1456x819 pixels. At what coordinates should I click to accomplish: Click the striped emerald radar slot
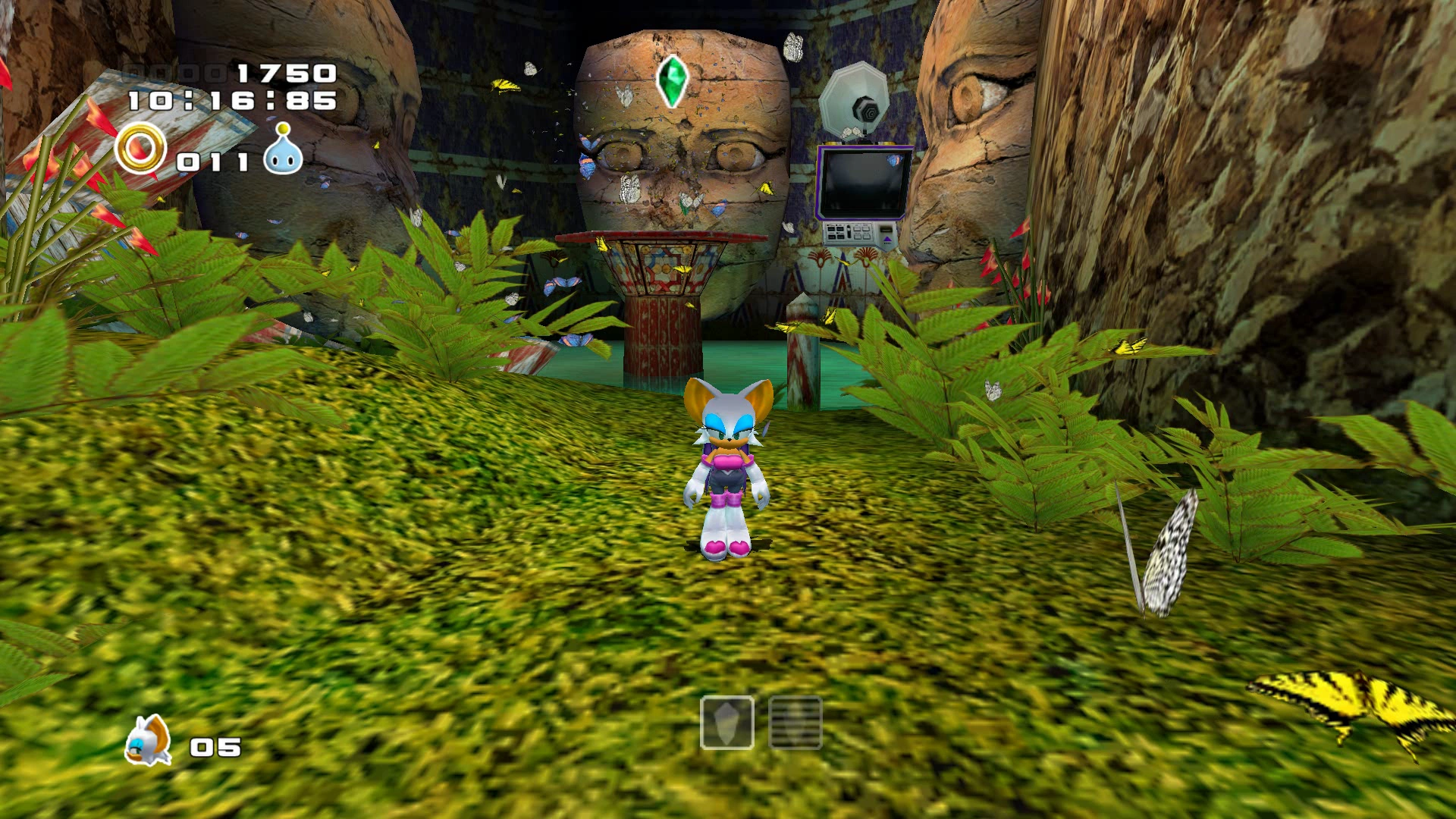tap(795, 723)
